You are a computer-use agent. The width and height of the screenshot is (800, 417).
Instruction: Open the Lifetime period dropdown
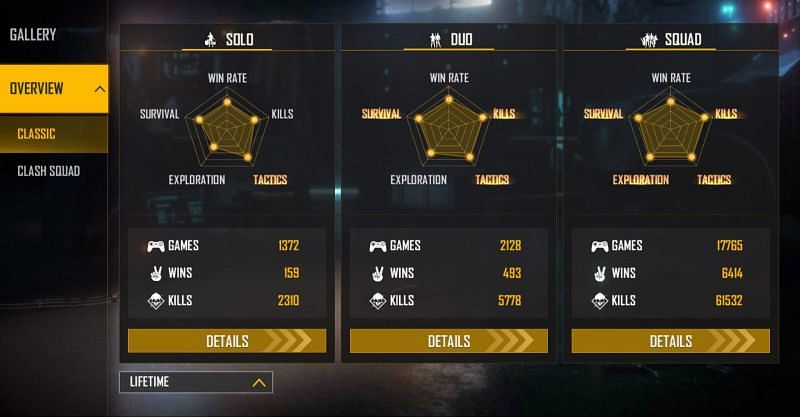click(x=196, y=382)
